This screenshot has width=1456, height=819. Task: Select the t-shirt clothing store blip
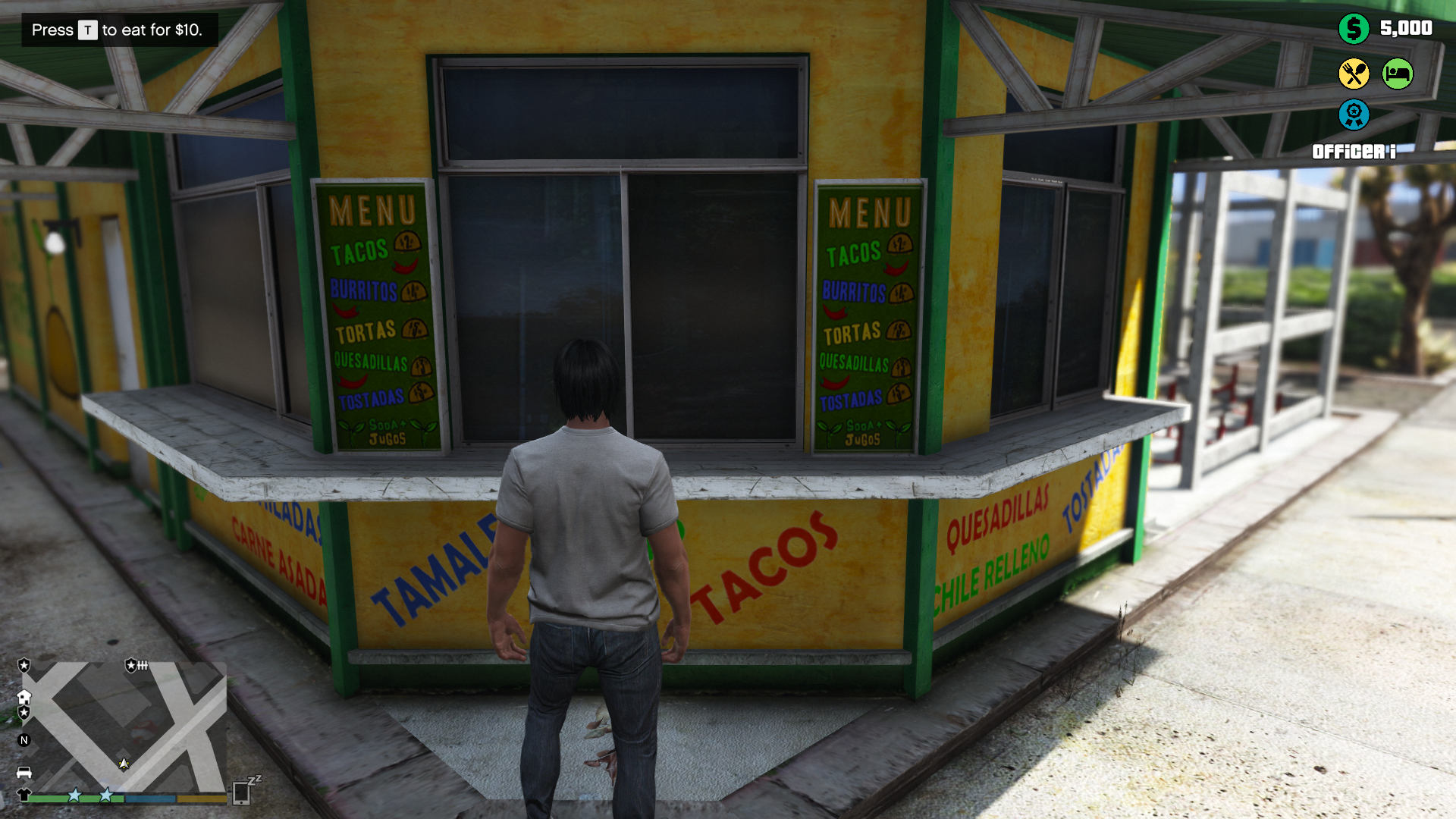24,795
